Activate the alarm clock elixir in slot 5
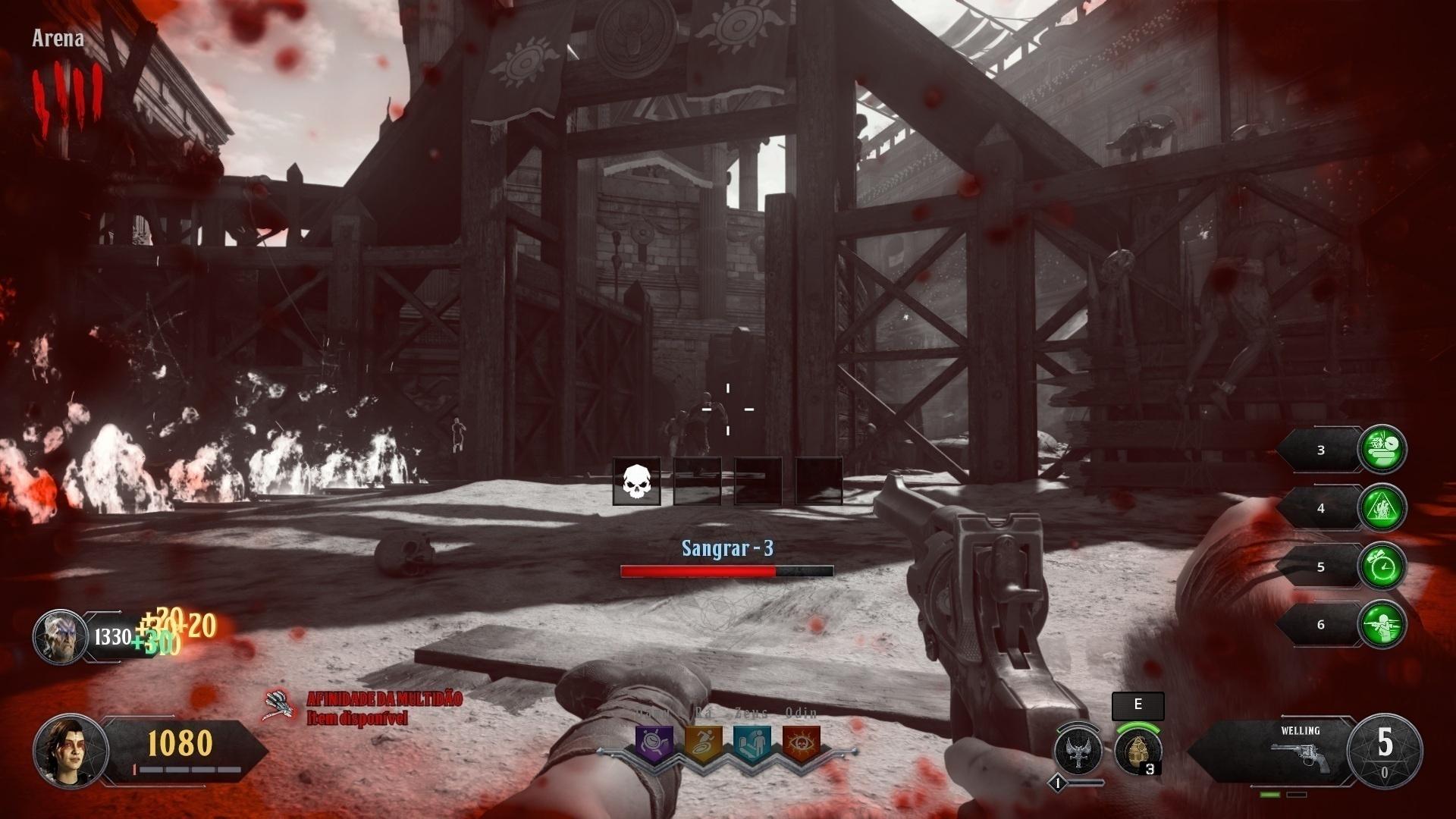Viewport: 1456px width, 819px height. coord(1382,566)
